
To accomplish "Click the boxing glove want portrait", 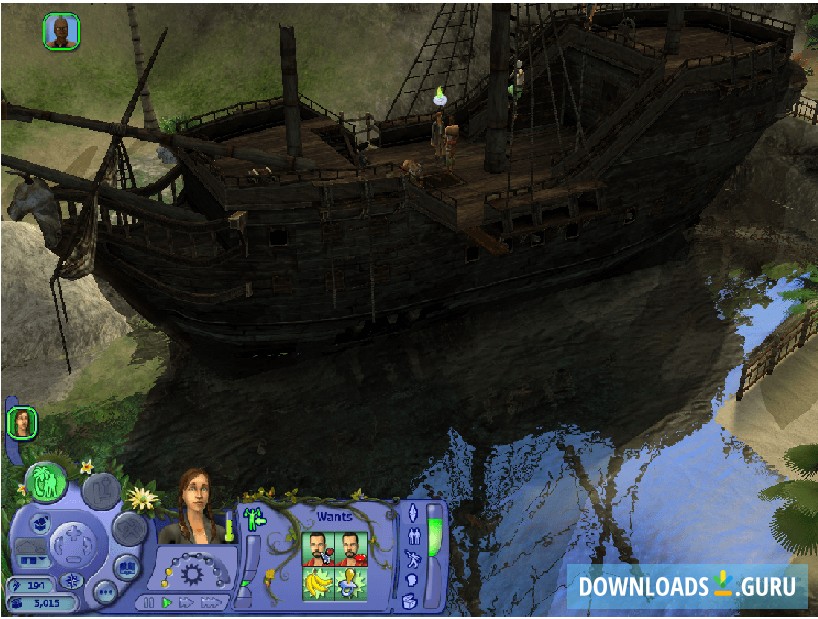I will click(318, 548).
